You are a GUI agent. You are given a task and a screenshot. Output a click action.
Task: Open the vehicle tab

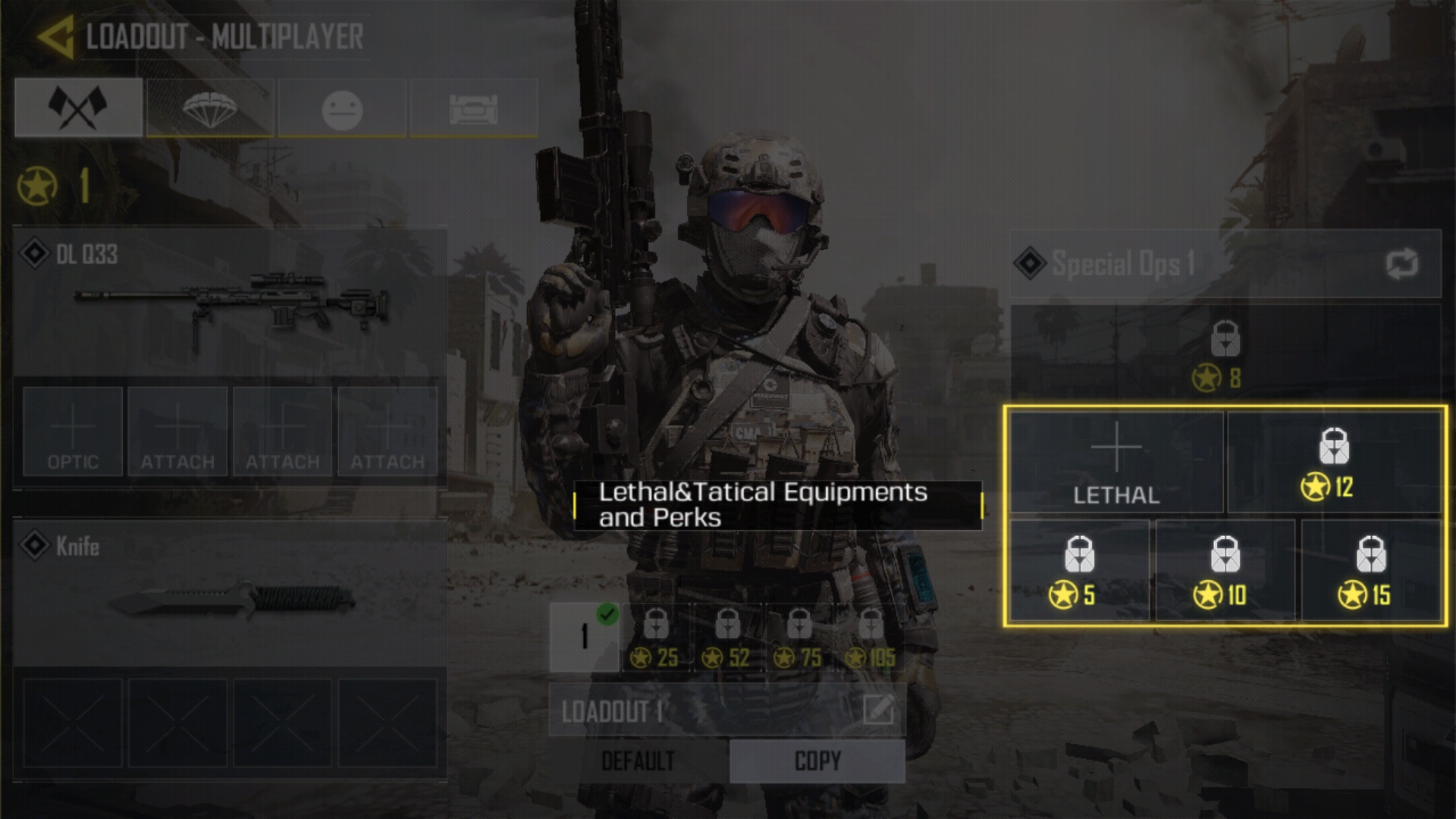click(x=474, y=108)
